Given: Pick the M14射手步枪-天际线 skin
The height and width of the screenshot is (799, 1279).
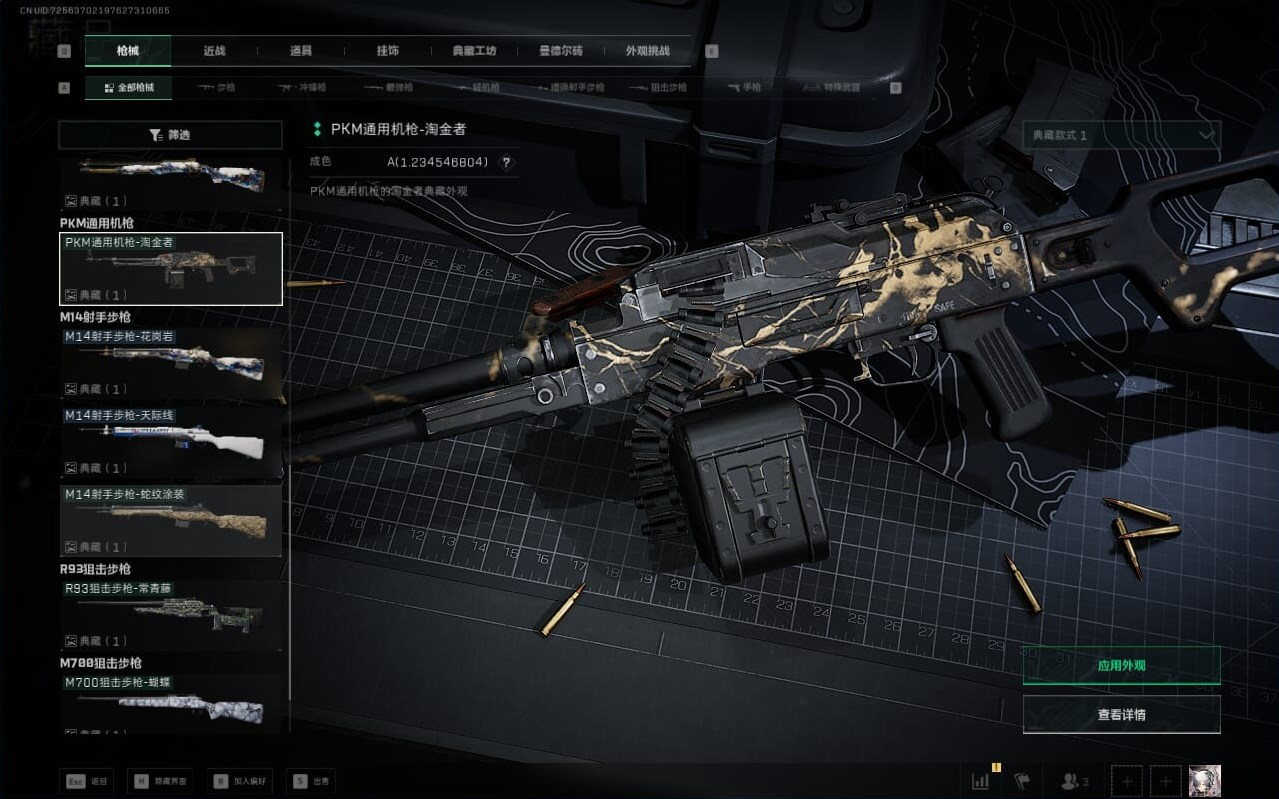Looking at the screenshot, I should pos(171,442).
